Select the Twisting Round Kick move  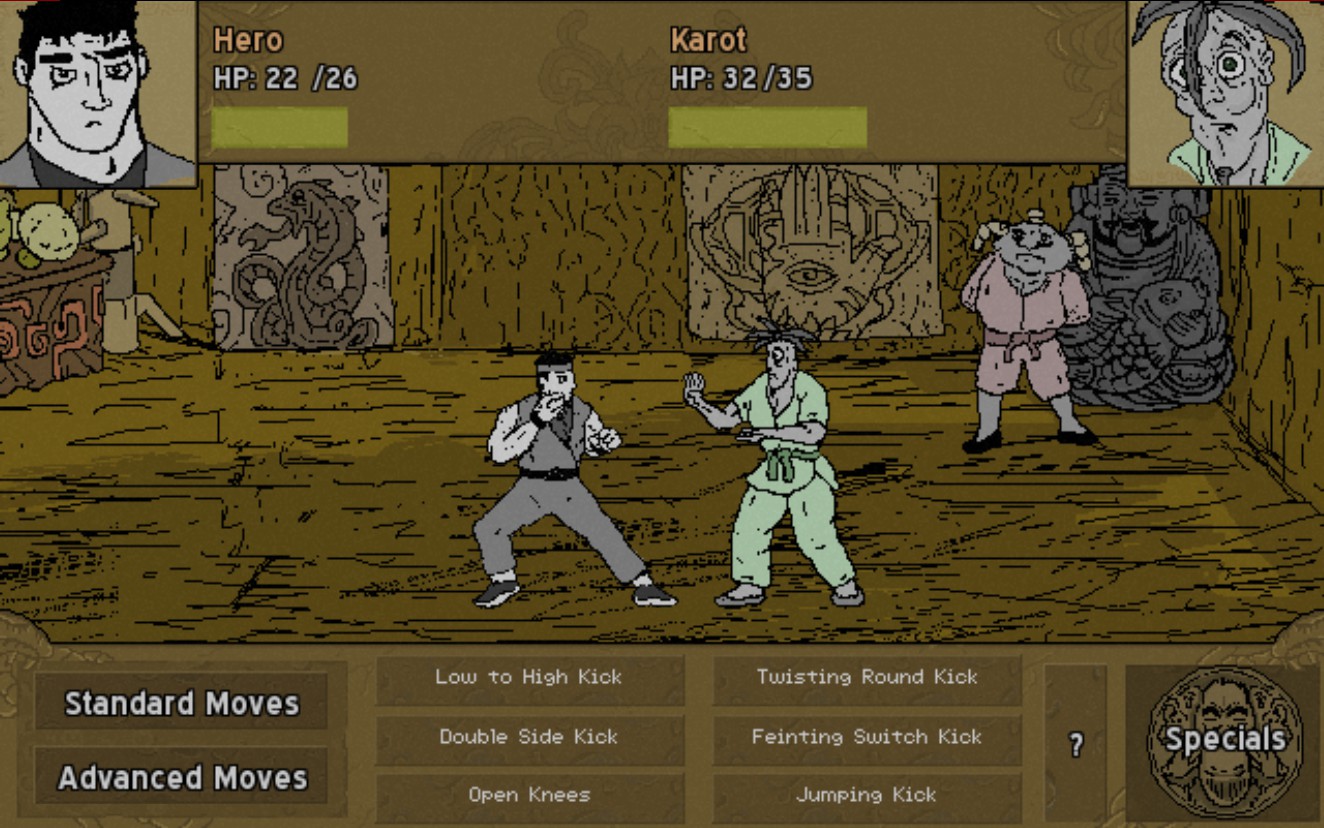tap(866, 677)
